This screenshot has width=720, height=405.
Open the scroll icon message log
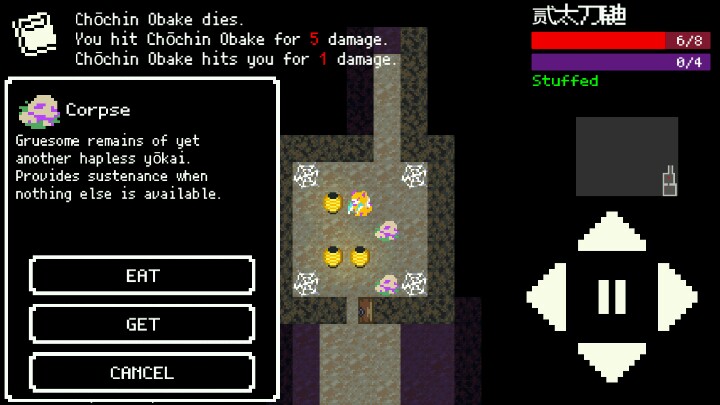coord(35,35)
